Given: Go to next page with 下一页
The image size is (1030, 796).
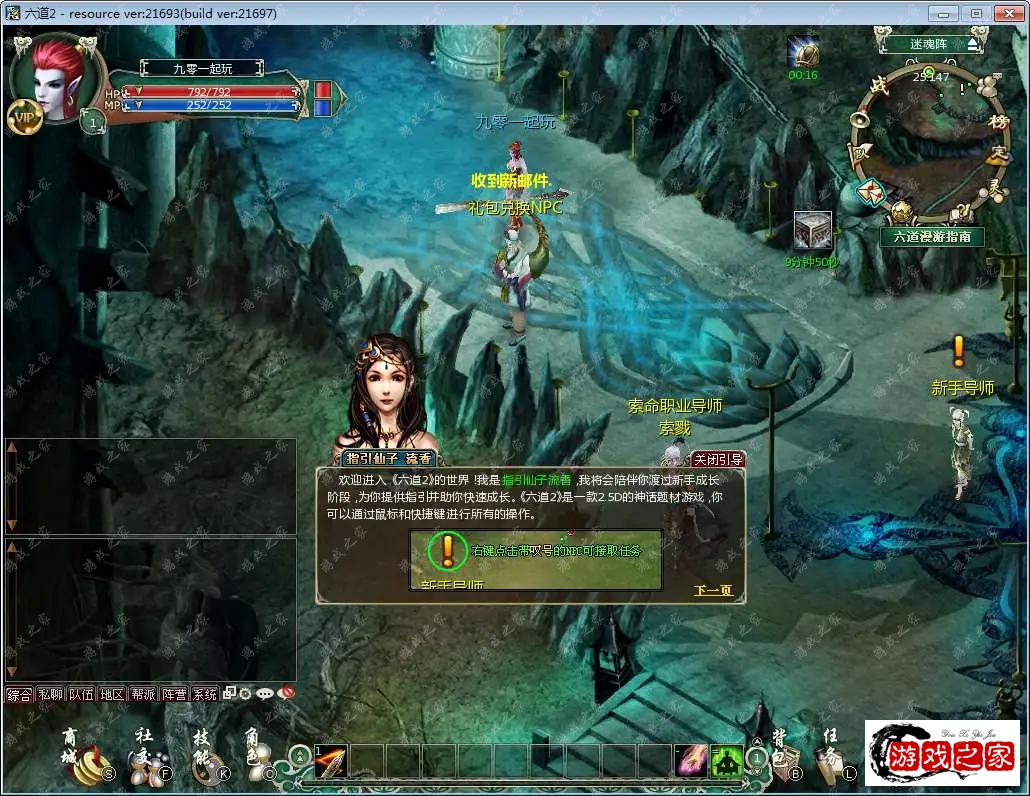Looking at the screenshot, I should pos(713,591).
